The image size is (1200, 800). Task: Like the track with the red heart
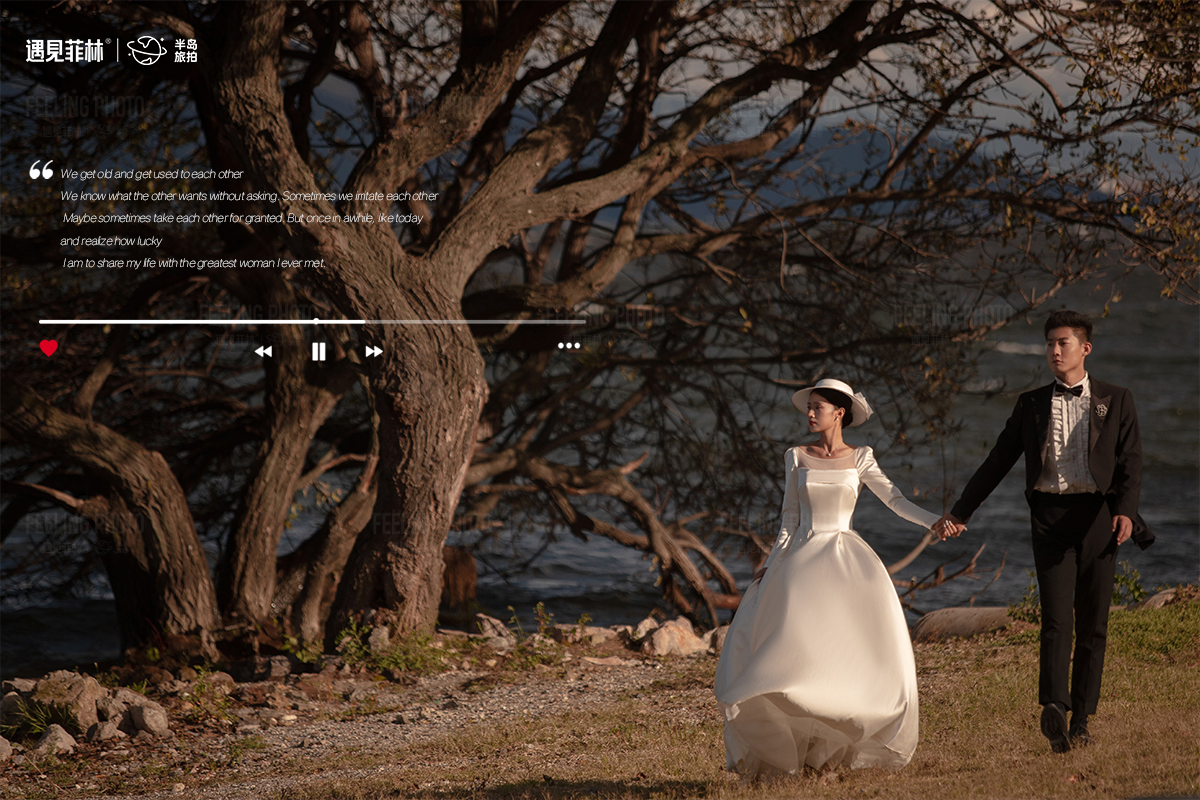tap(48, 348)
